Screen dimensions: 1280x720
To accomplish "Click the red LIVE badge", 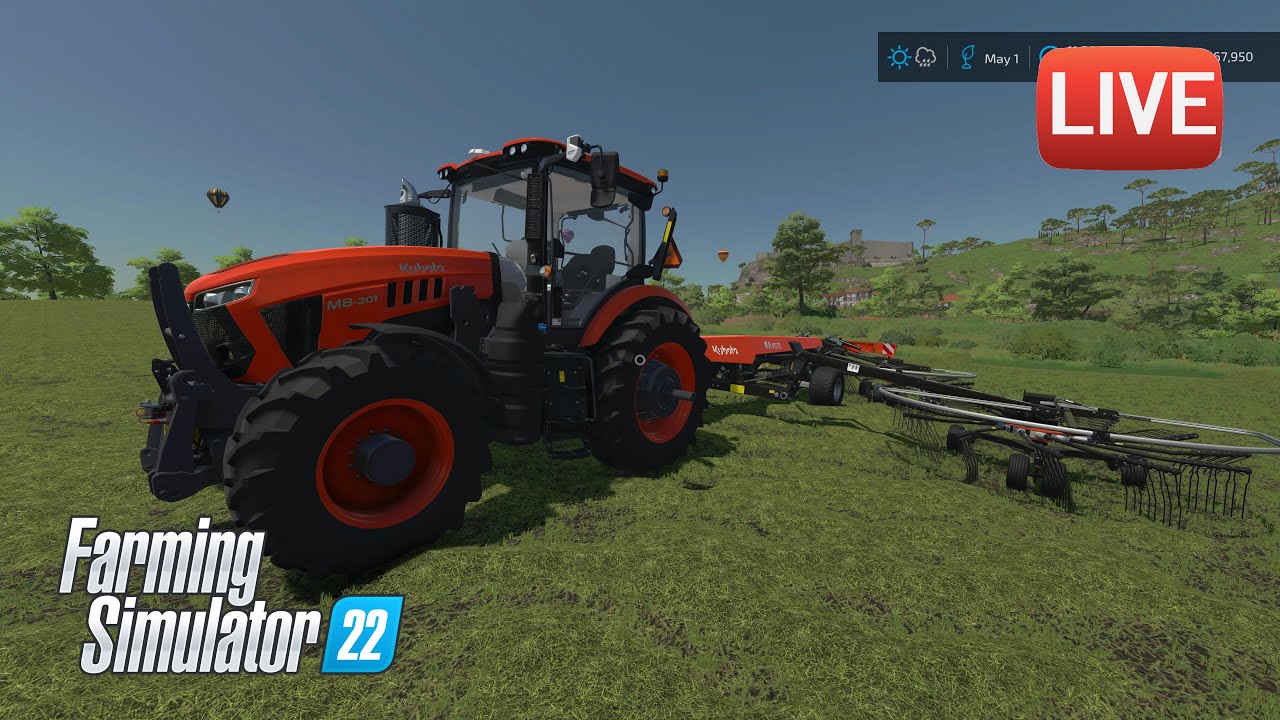I will tap(1129, 107).
